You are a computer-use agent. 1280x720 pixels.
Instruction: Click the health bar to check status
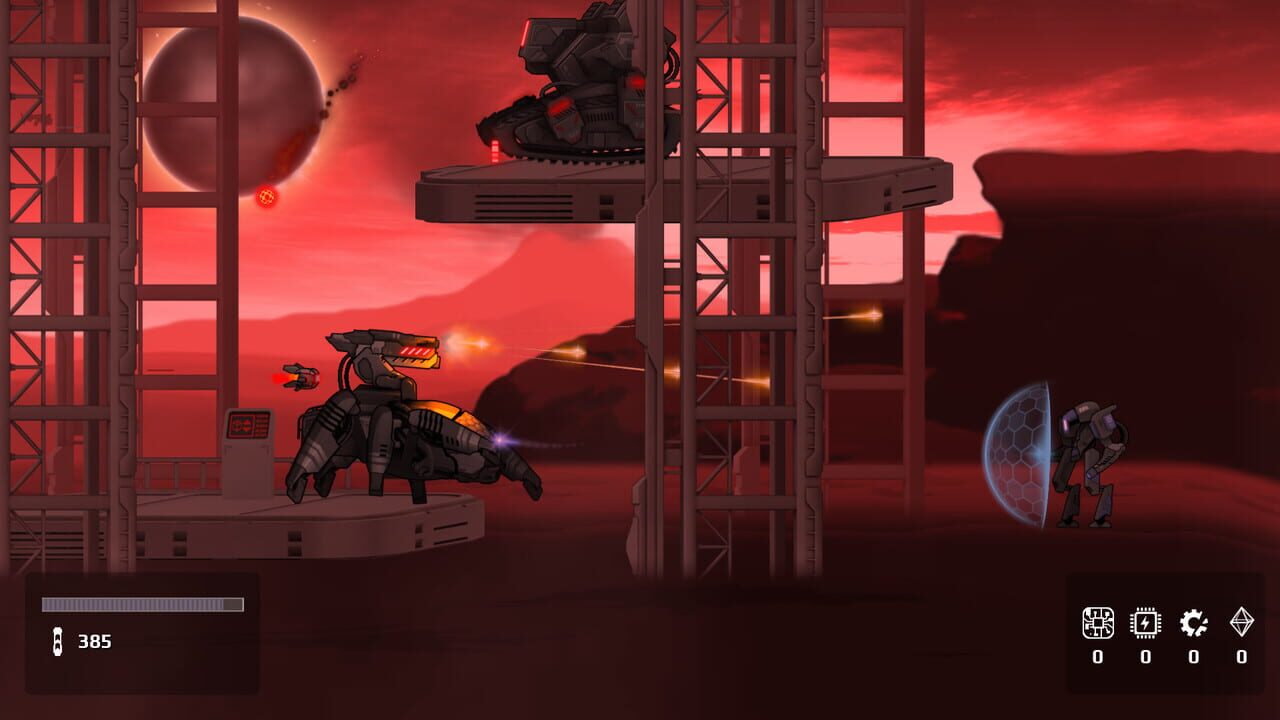(x=140, y=604)
